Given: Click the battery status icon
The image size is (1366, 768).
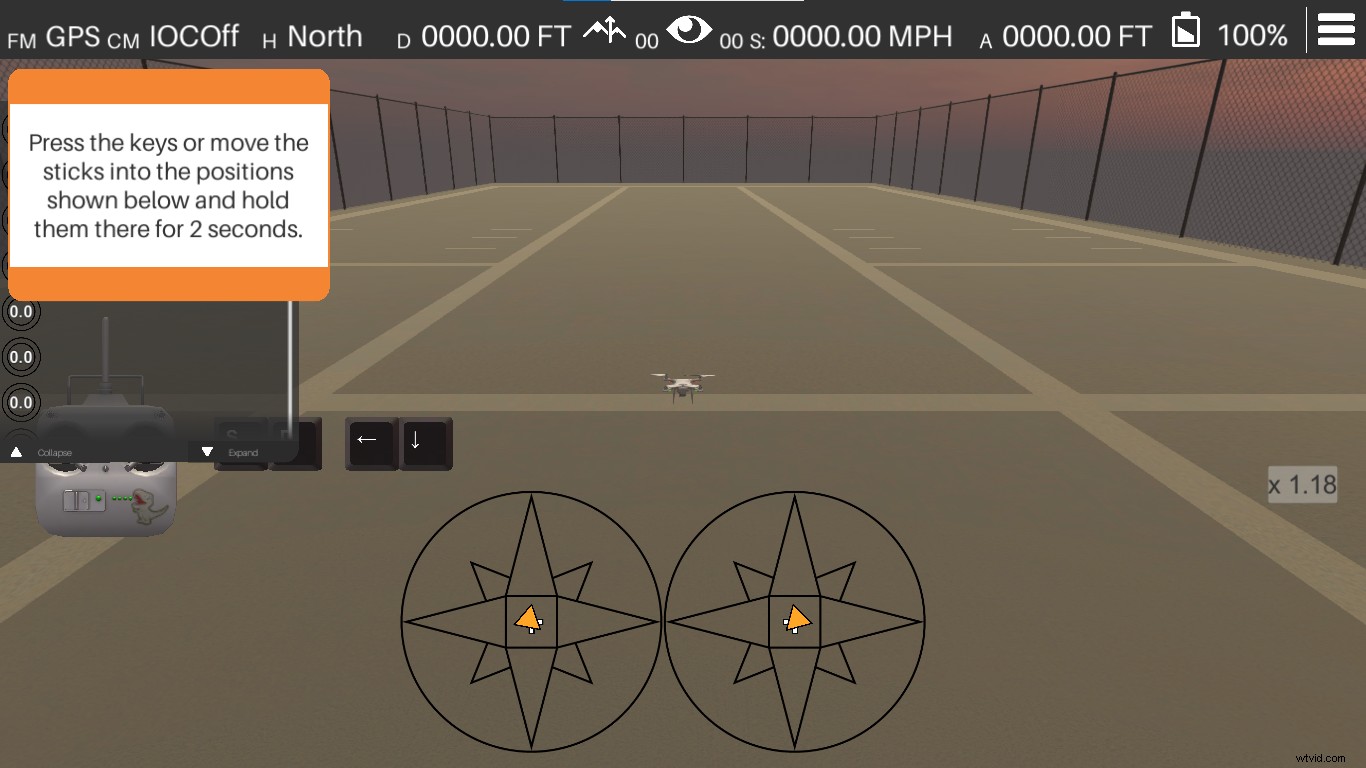Looking at the screenshot, I should [x=1184, y=30].
